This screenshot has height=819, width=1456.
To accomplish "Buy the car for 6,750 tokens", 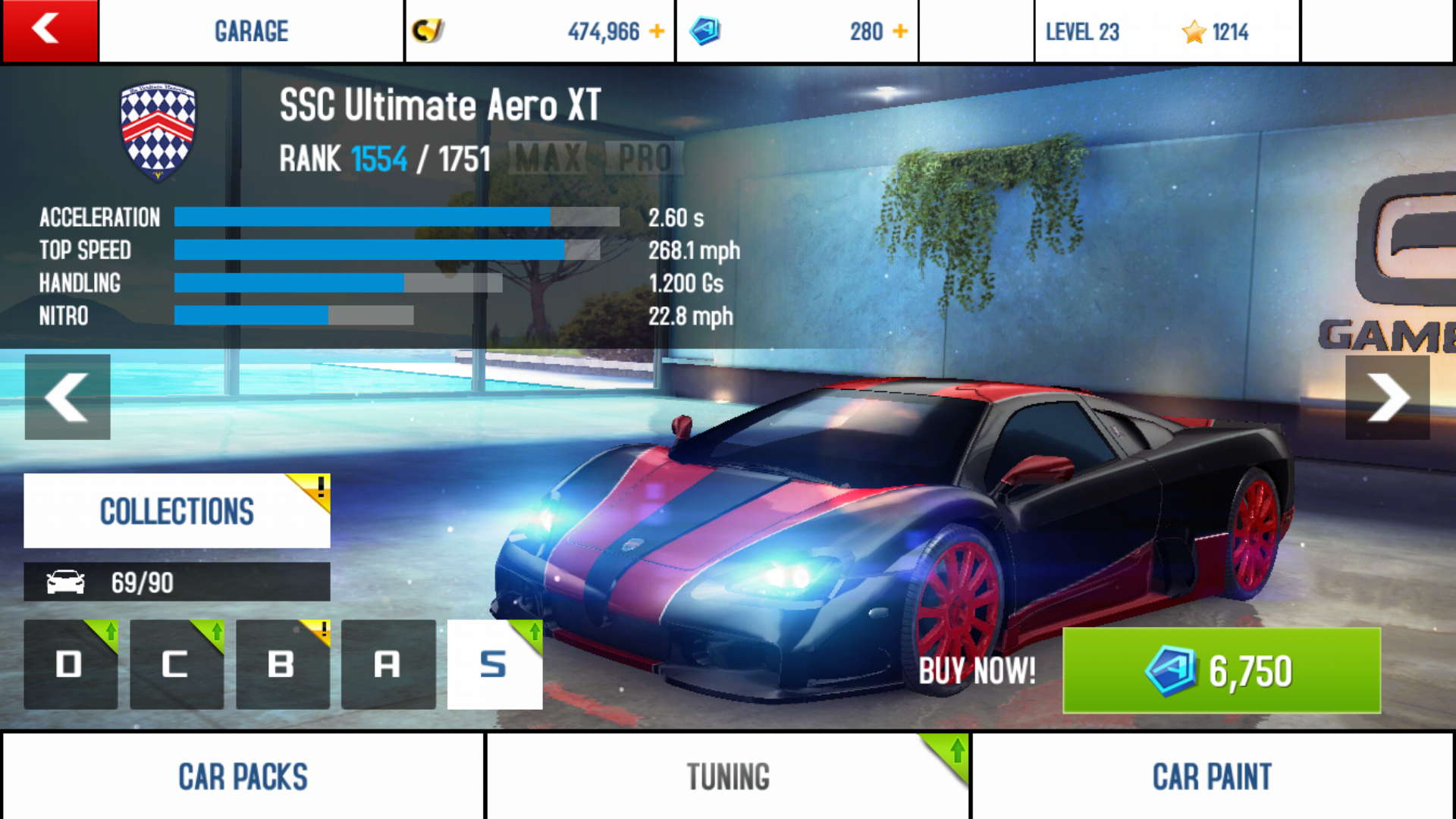I will (x=1221, y=670).
